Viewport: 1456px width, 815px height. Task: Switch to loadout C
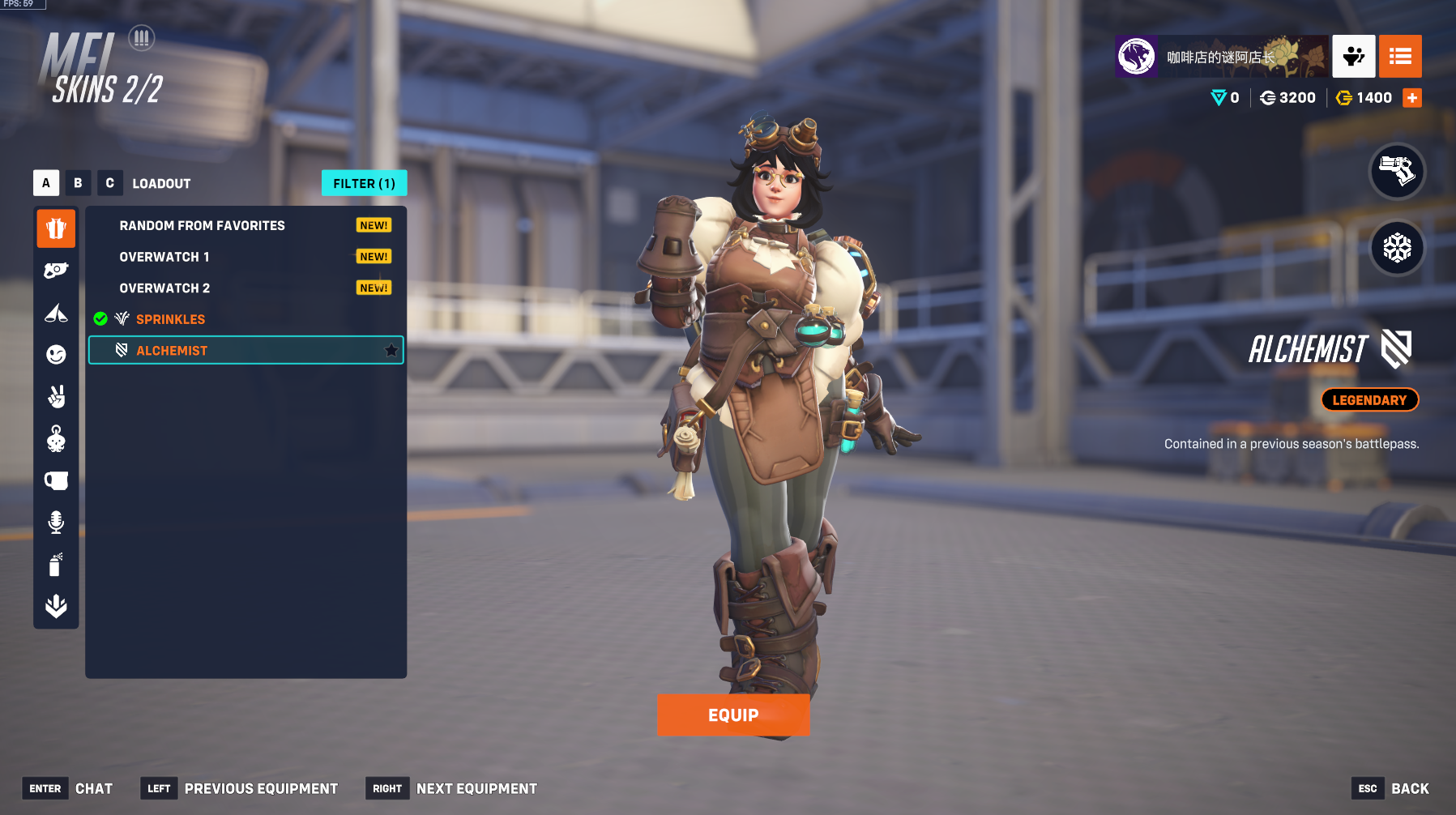click(109, 183)
